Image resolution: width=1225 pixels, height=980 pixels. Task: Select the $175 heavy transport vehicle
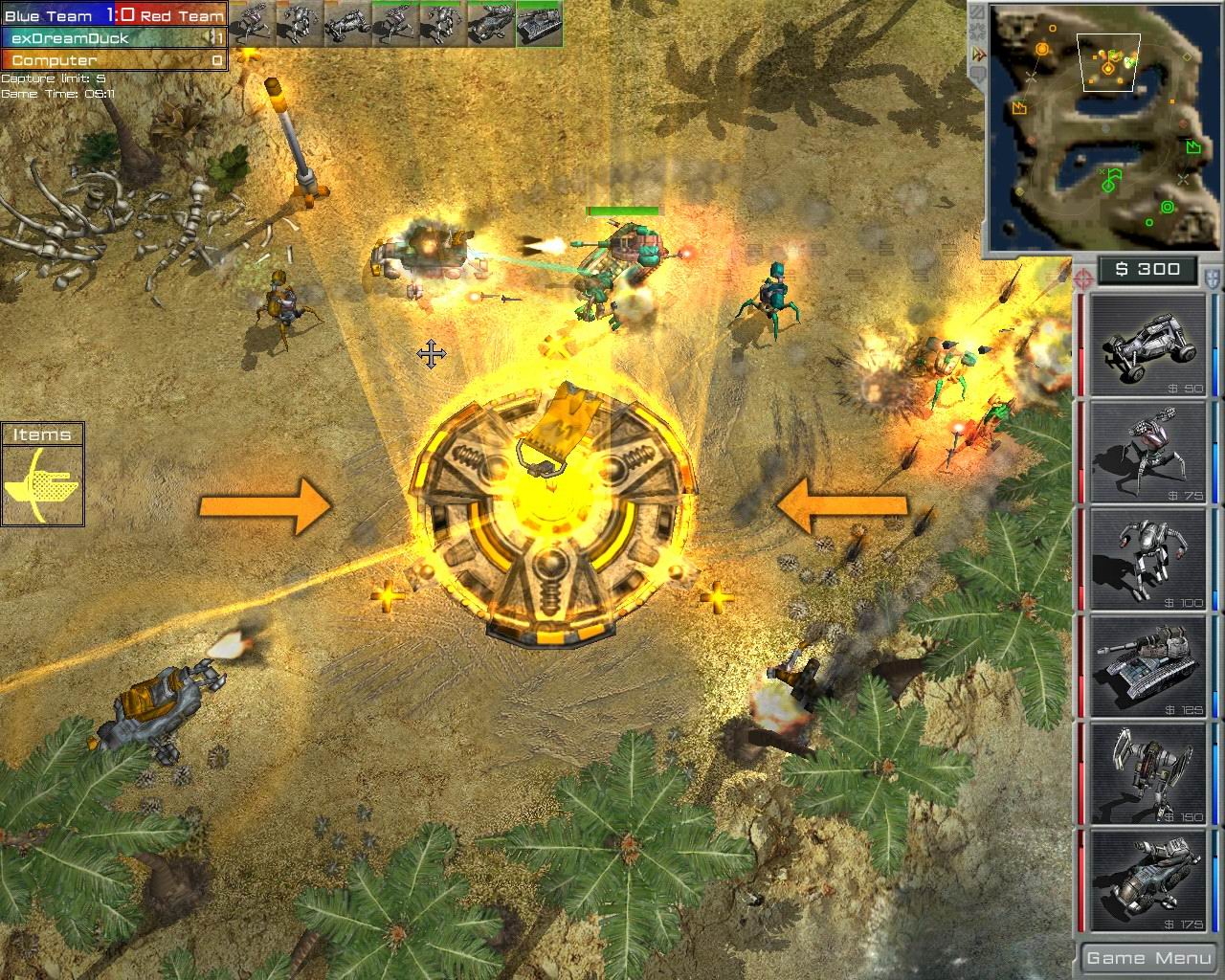pyautogui.click(x=1144, y=879)
